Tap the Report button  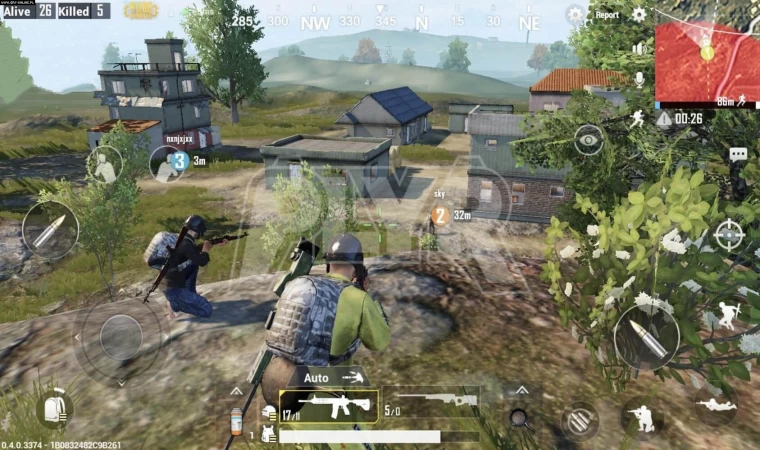click(x=607, y=15)
